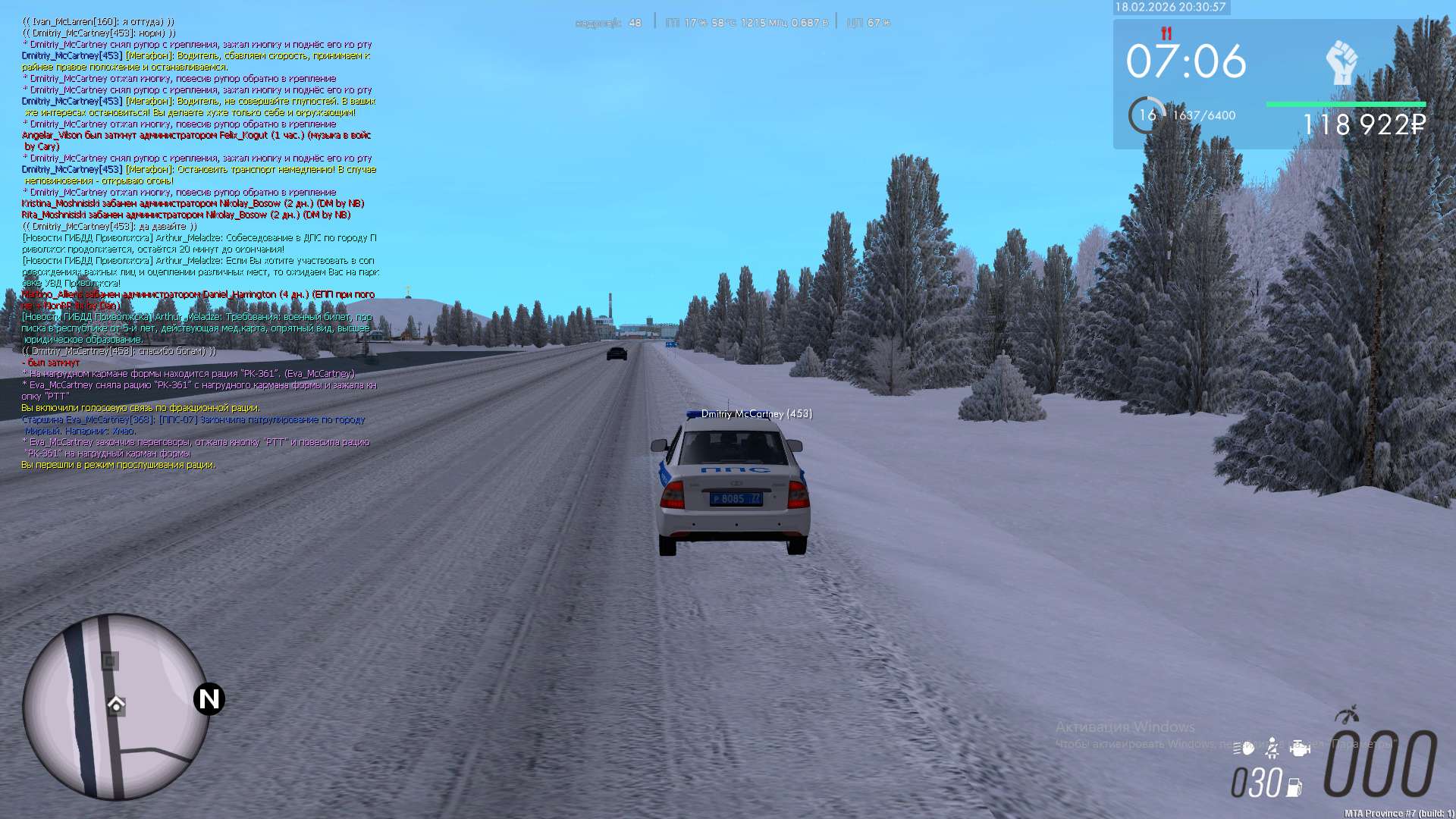Click the fuel pump icon

[x=1294, y=787]
